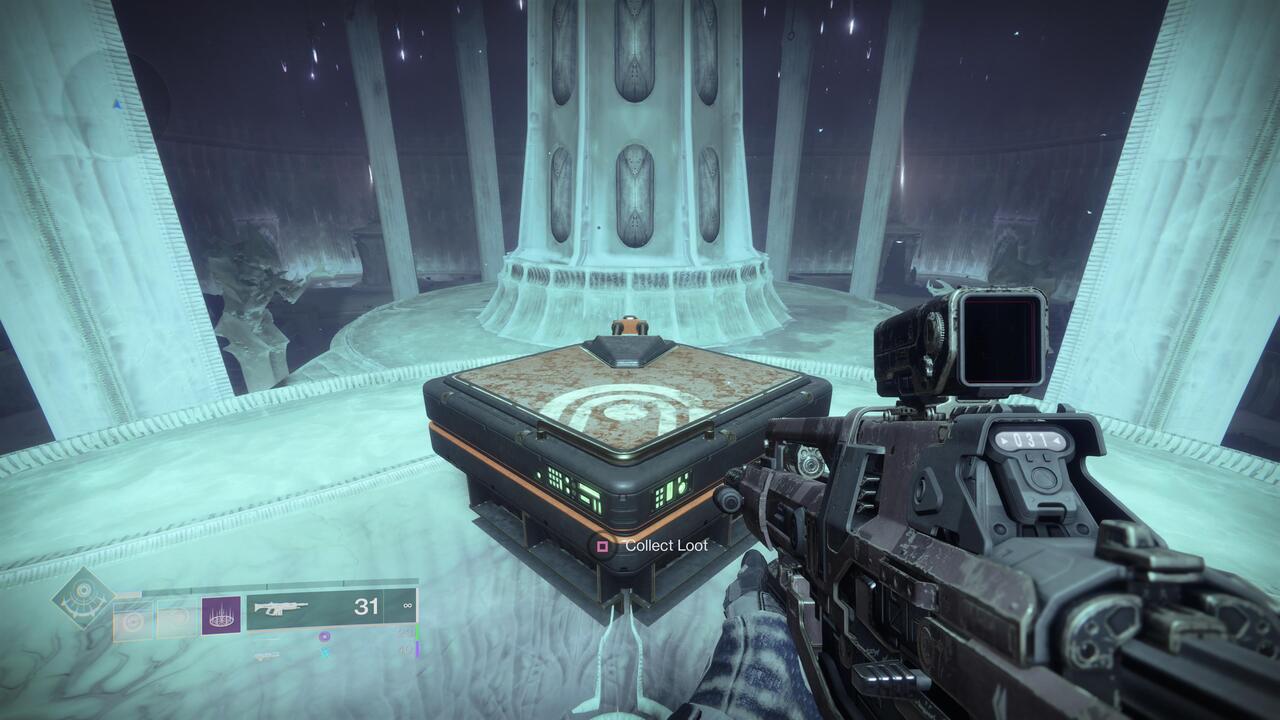Click the infinity ammo symbol
This screenshot has height=720, width=1280.
(x=407, y=606)
